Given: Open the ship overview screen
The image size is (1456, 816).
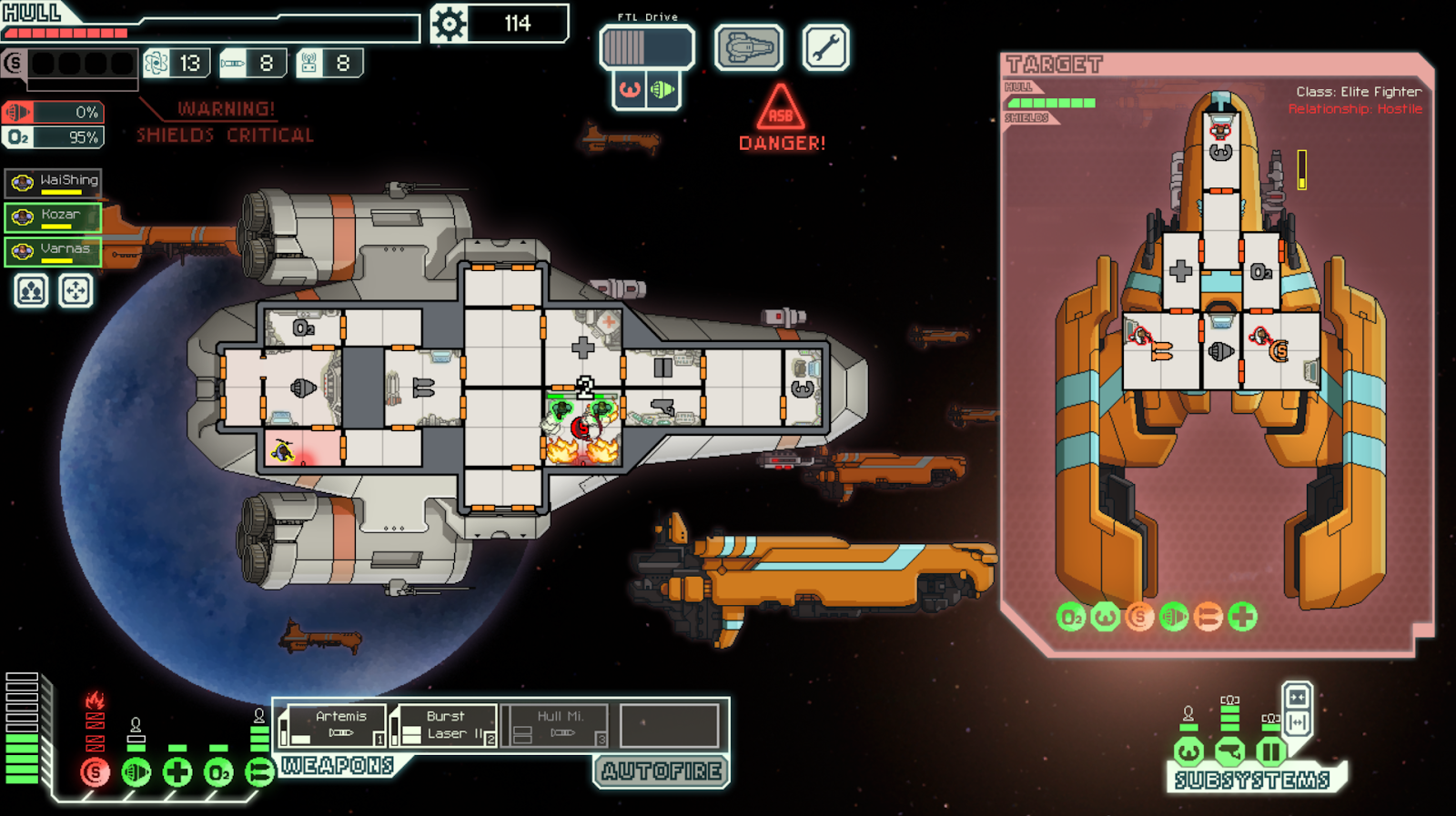Looking at the screenshot, I should tap(748, 47).
